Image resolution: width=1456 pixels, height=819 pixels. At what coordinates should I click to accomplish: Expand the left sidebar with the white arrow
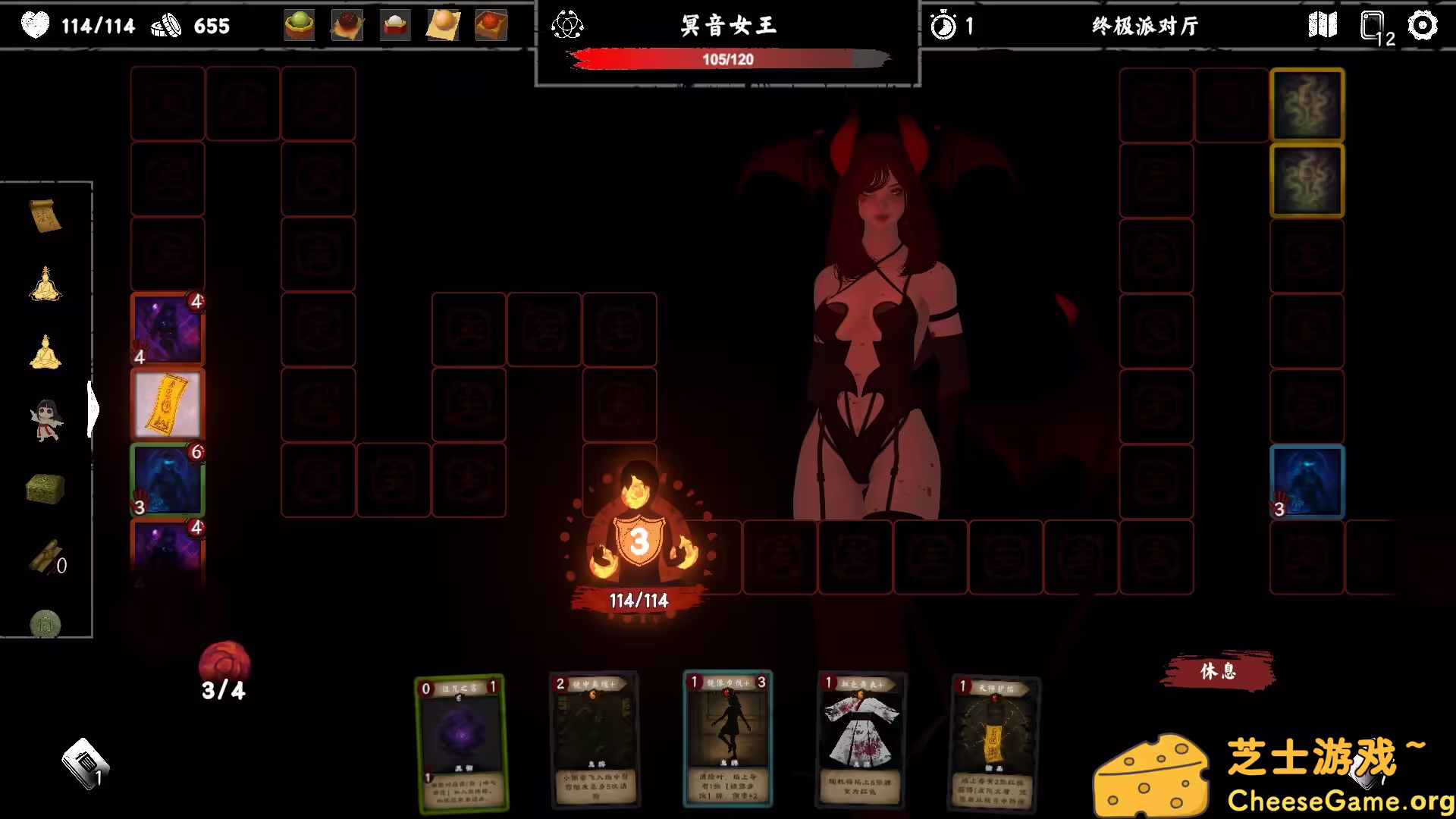coord(94,409)
